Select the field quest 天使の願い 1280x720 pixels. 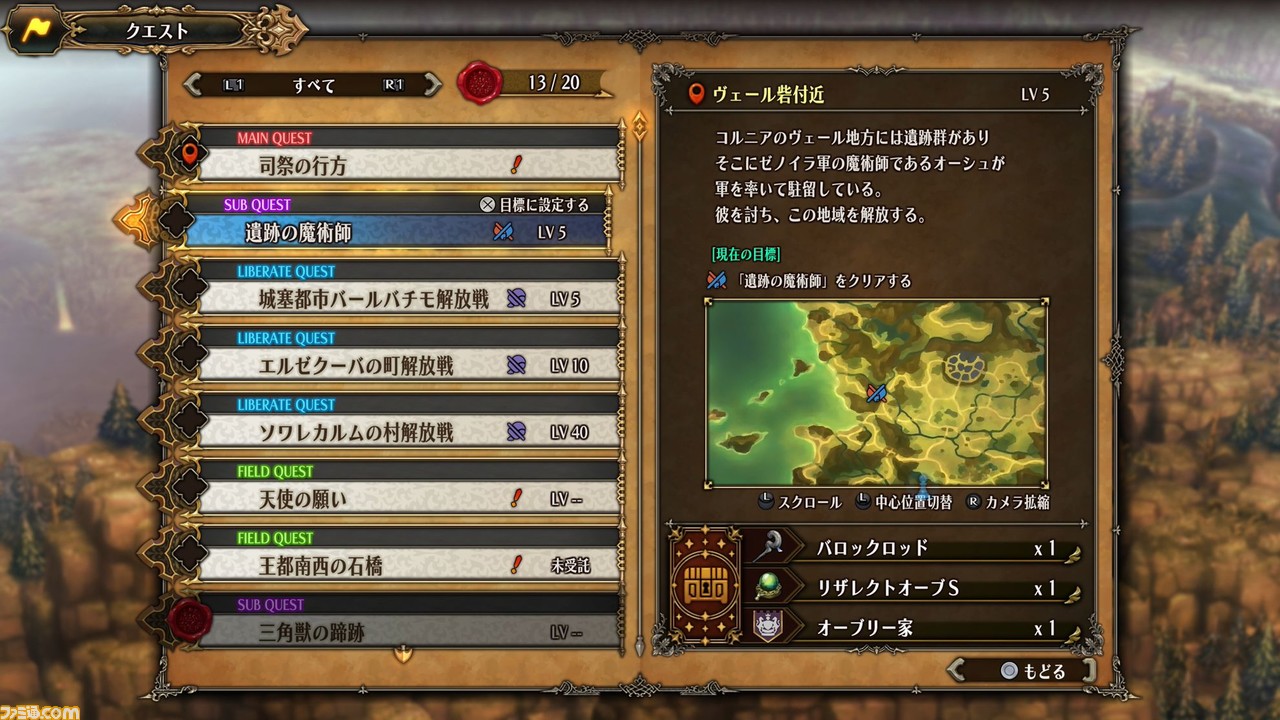(408, 498)
